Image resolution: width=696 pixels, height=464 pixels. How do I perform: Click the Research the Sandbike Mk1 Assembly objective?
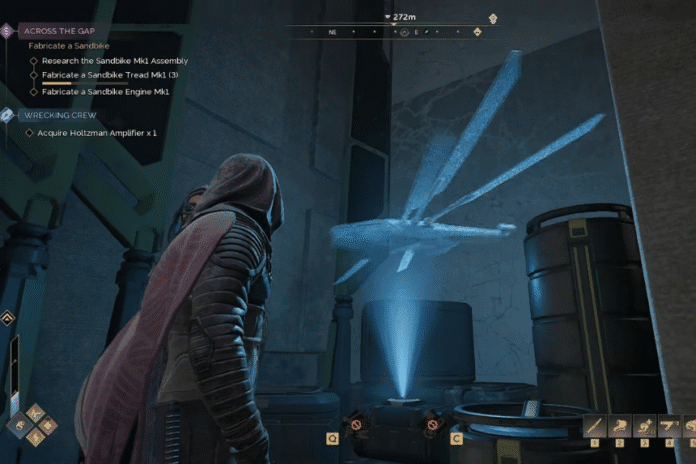[x=114, y=61]
